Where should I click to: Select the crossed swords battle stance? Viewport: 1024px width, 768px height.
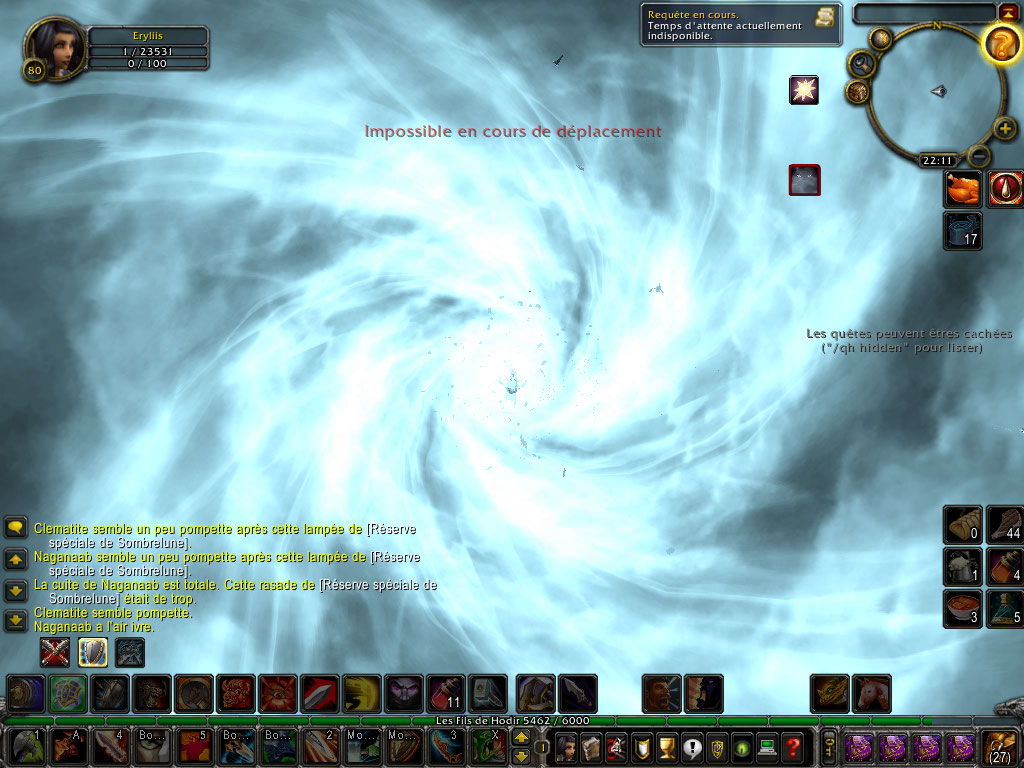(x=54, y=652)
